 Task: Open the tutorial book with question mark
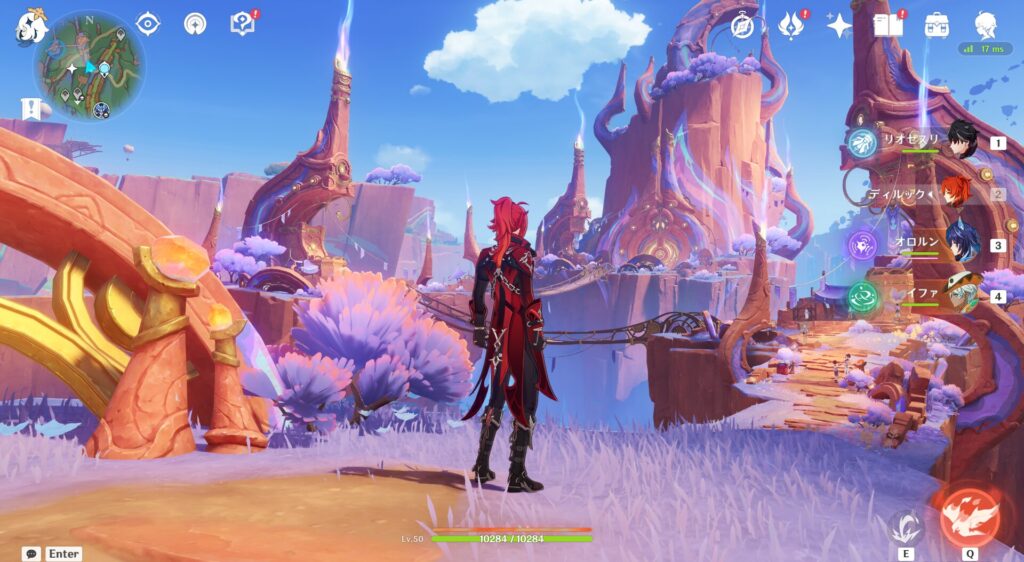242,24
